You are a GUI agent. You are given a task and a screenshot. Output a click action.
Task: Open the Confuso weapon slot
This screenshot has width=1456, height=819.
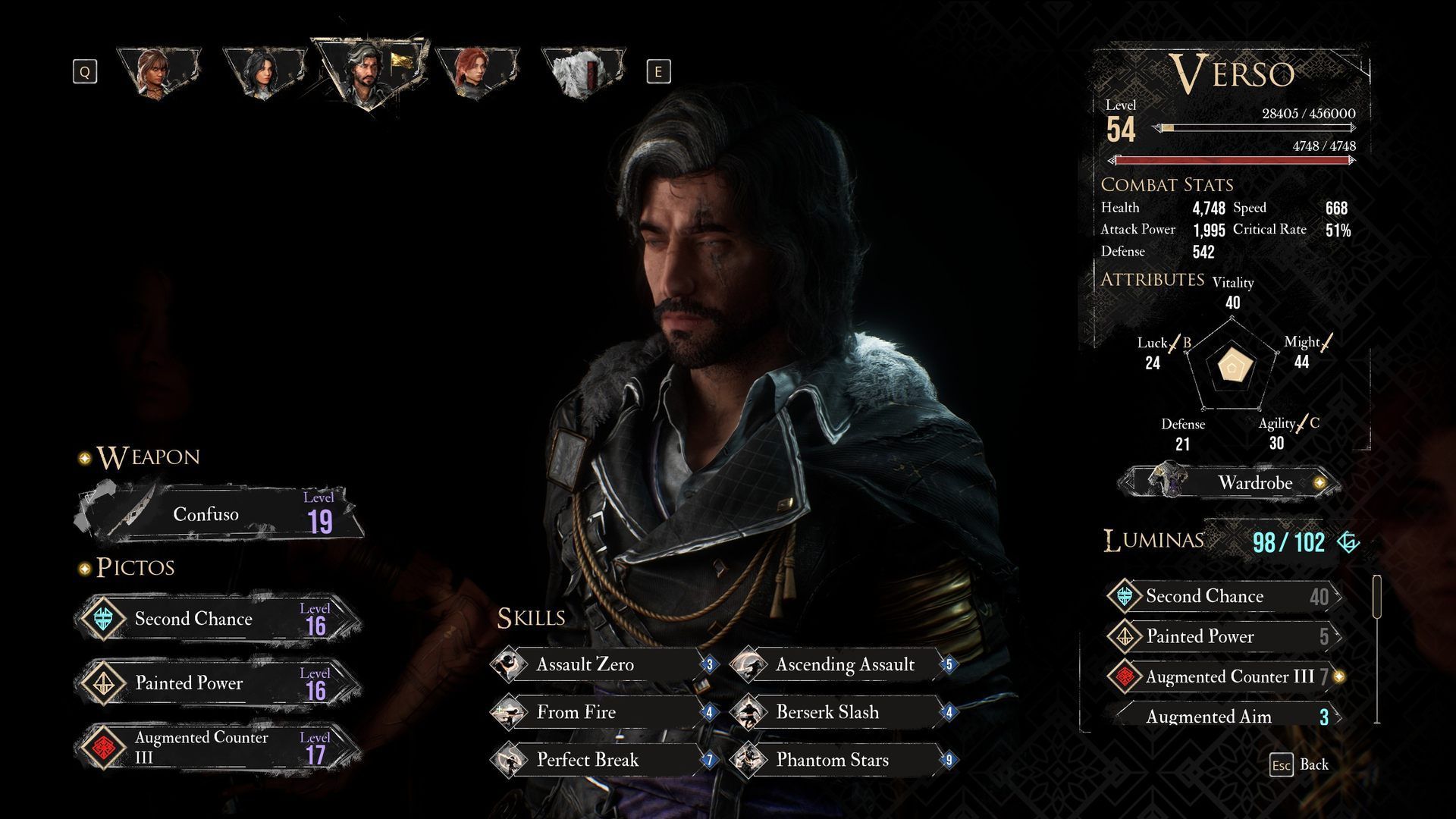click(220, 514)
